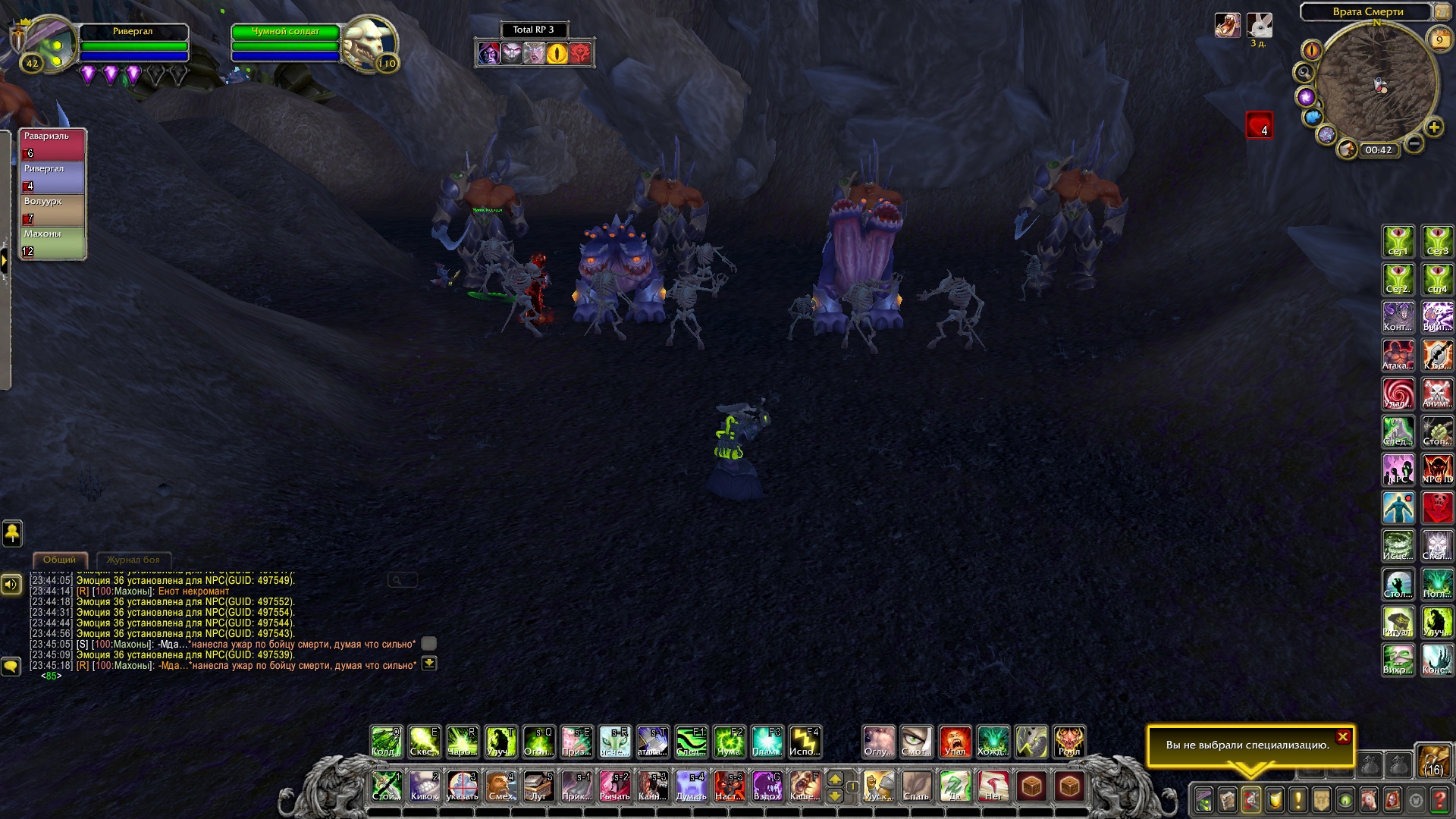Activate the сет1 eye macro
Viewport: 1456px width, 819px height.
click(1398, 241)
